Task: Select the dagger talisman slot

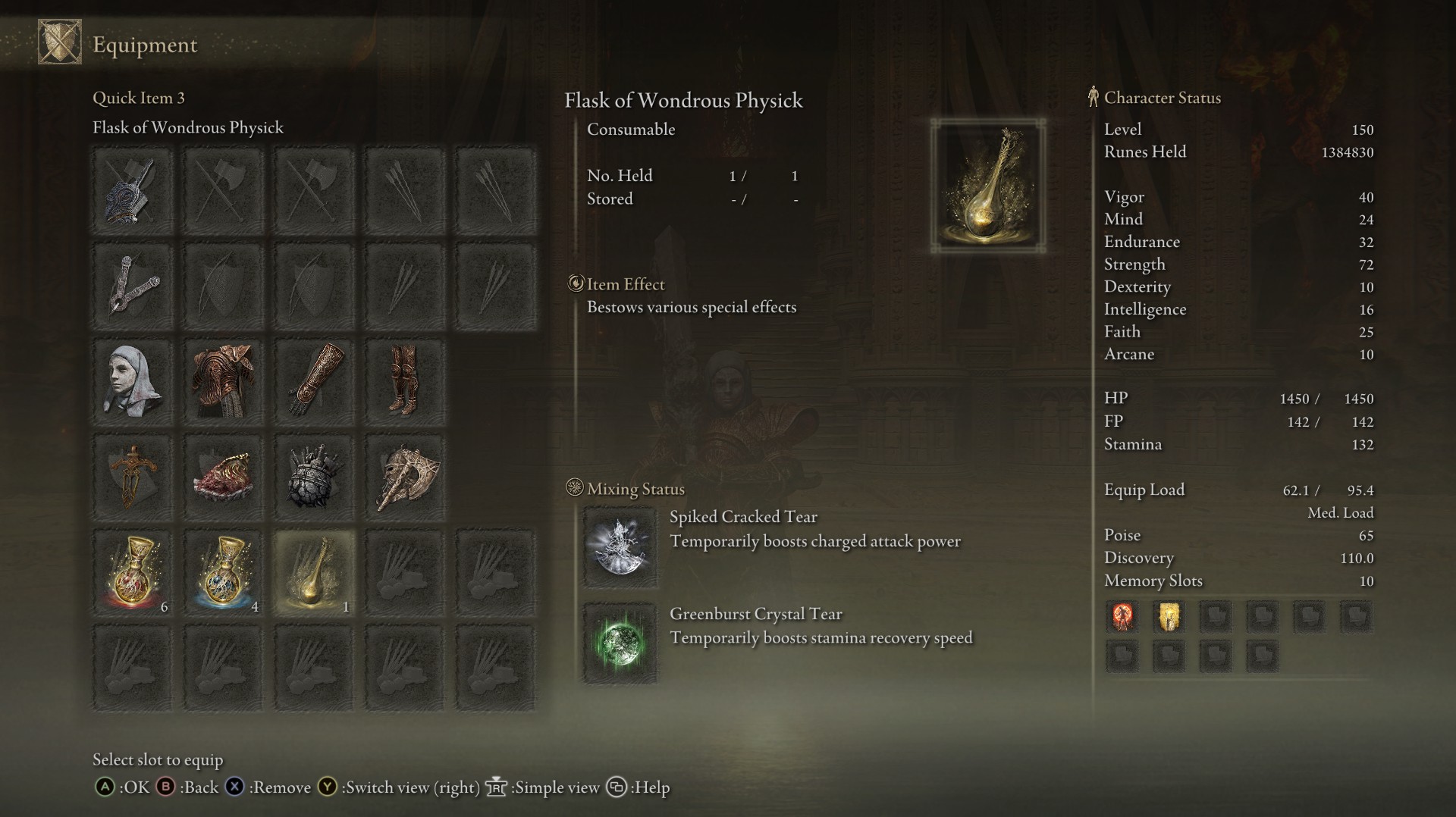Action: [133, 477]
